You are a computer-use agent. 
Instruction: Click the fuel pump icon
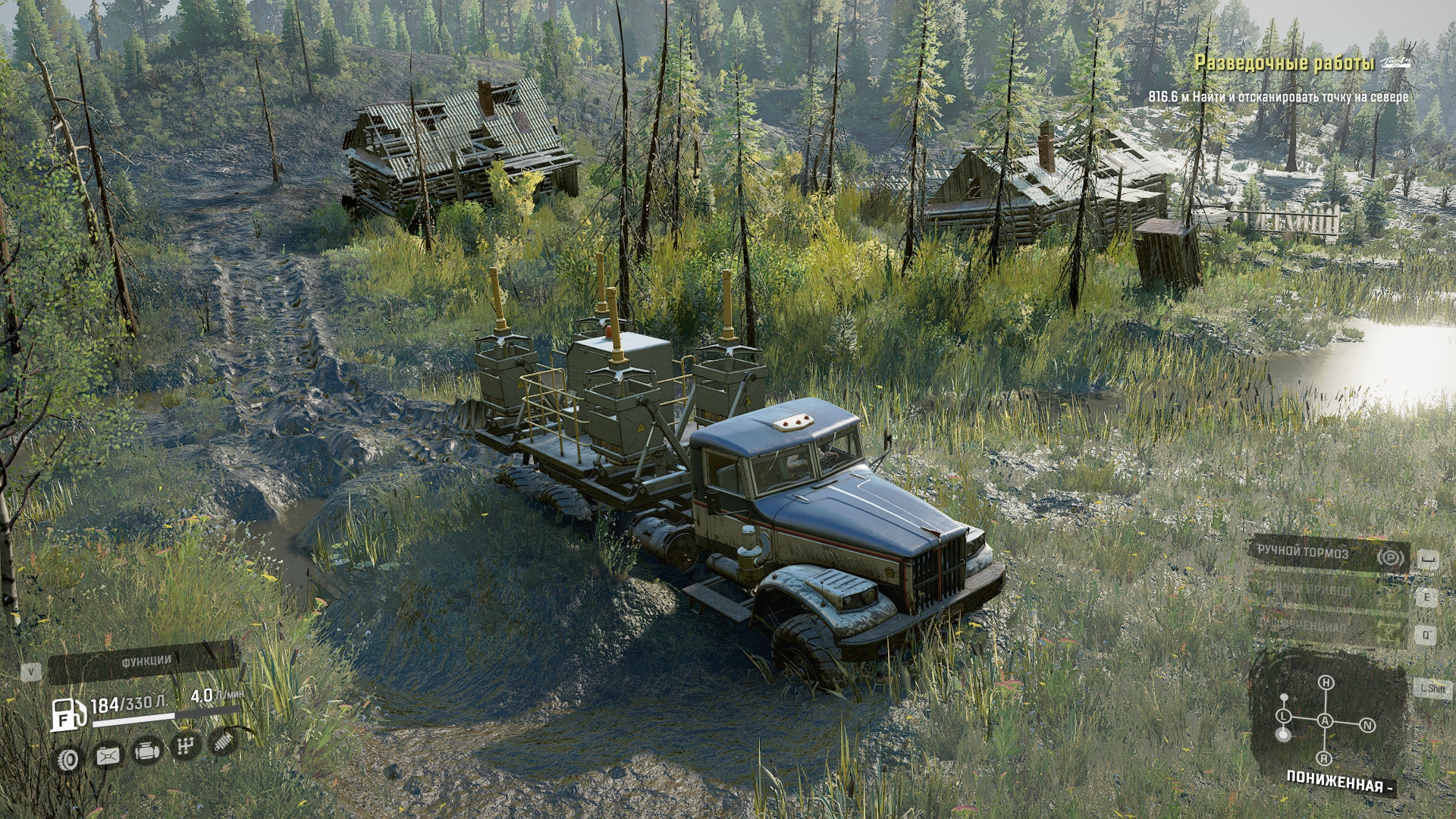(68, 715)
